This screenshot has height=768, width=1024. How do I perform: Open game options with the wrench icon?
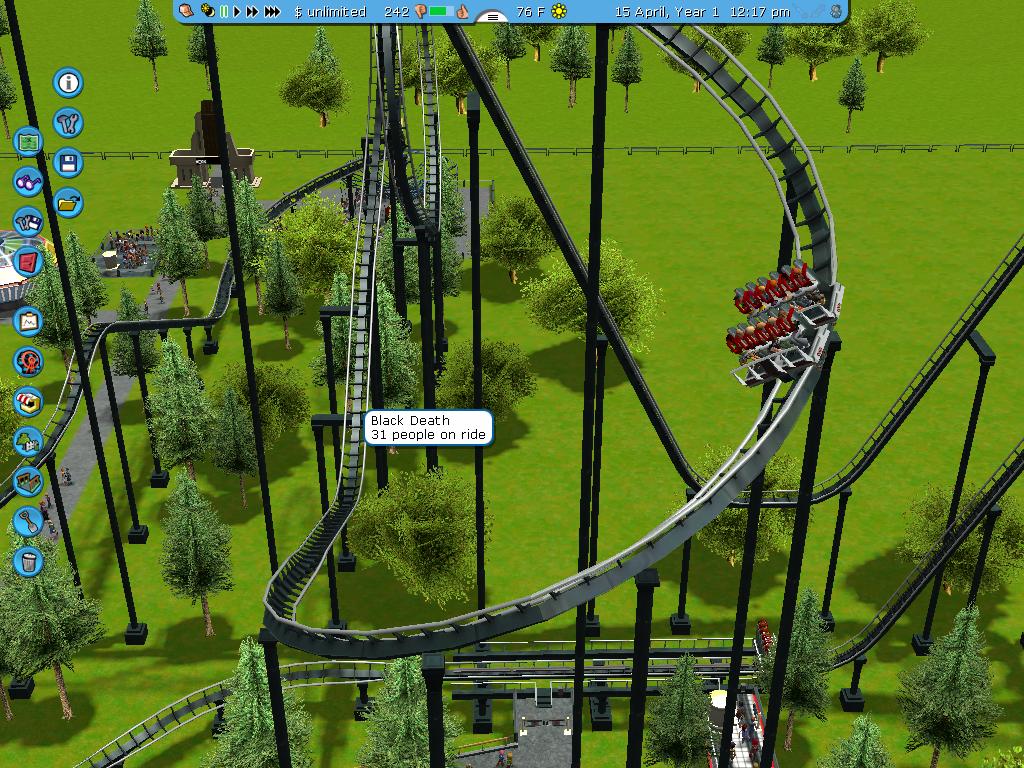pos(68,123)
